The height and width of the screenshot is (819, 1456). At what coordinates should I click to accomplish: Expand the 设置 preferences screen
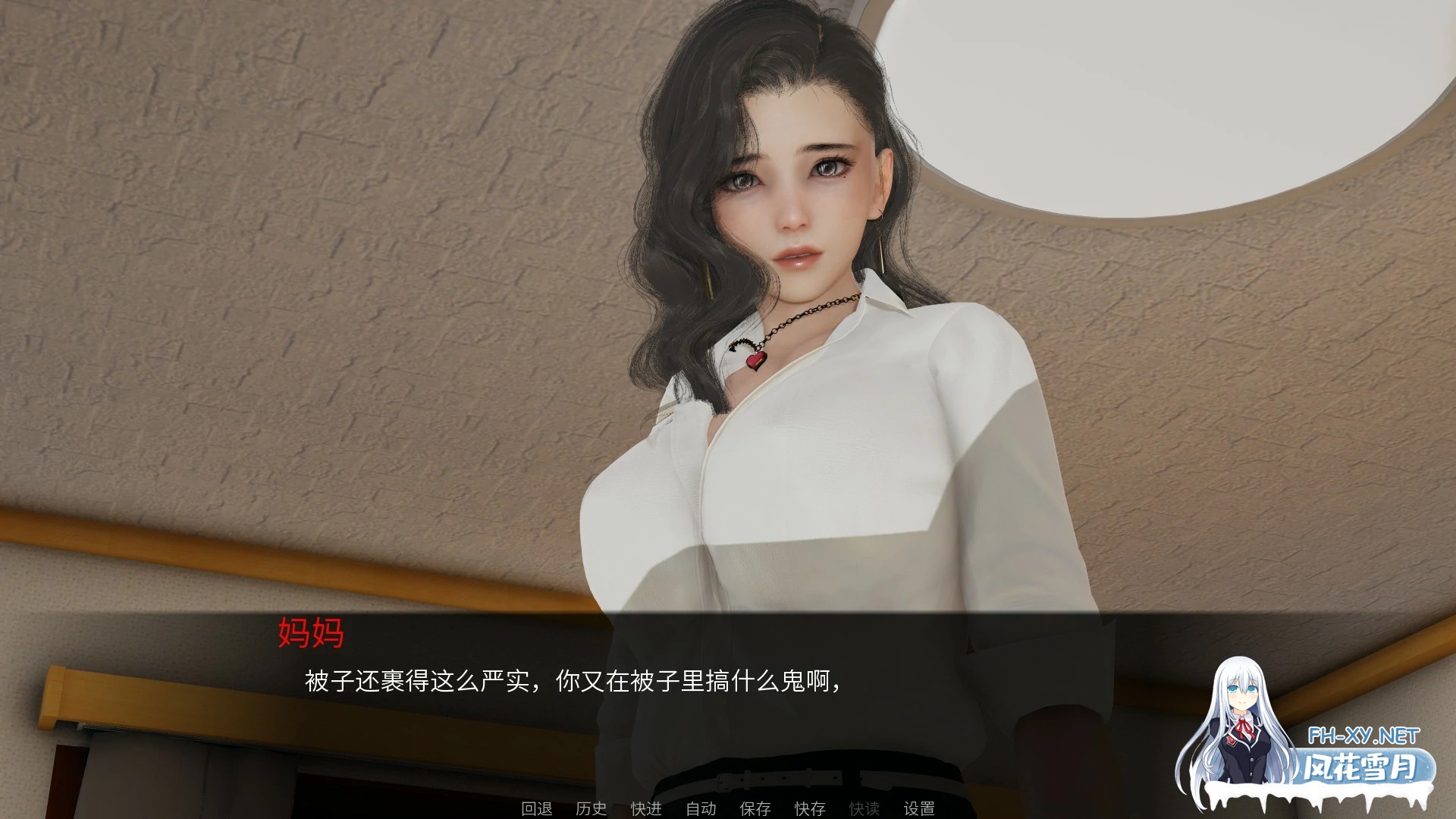point(920,809)
